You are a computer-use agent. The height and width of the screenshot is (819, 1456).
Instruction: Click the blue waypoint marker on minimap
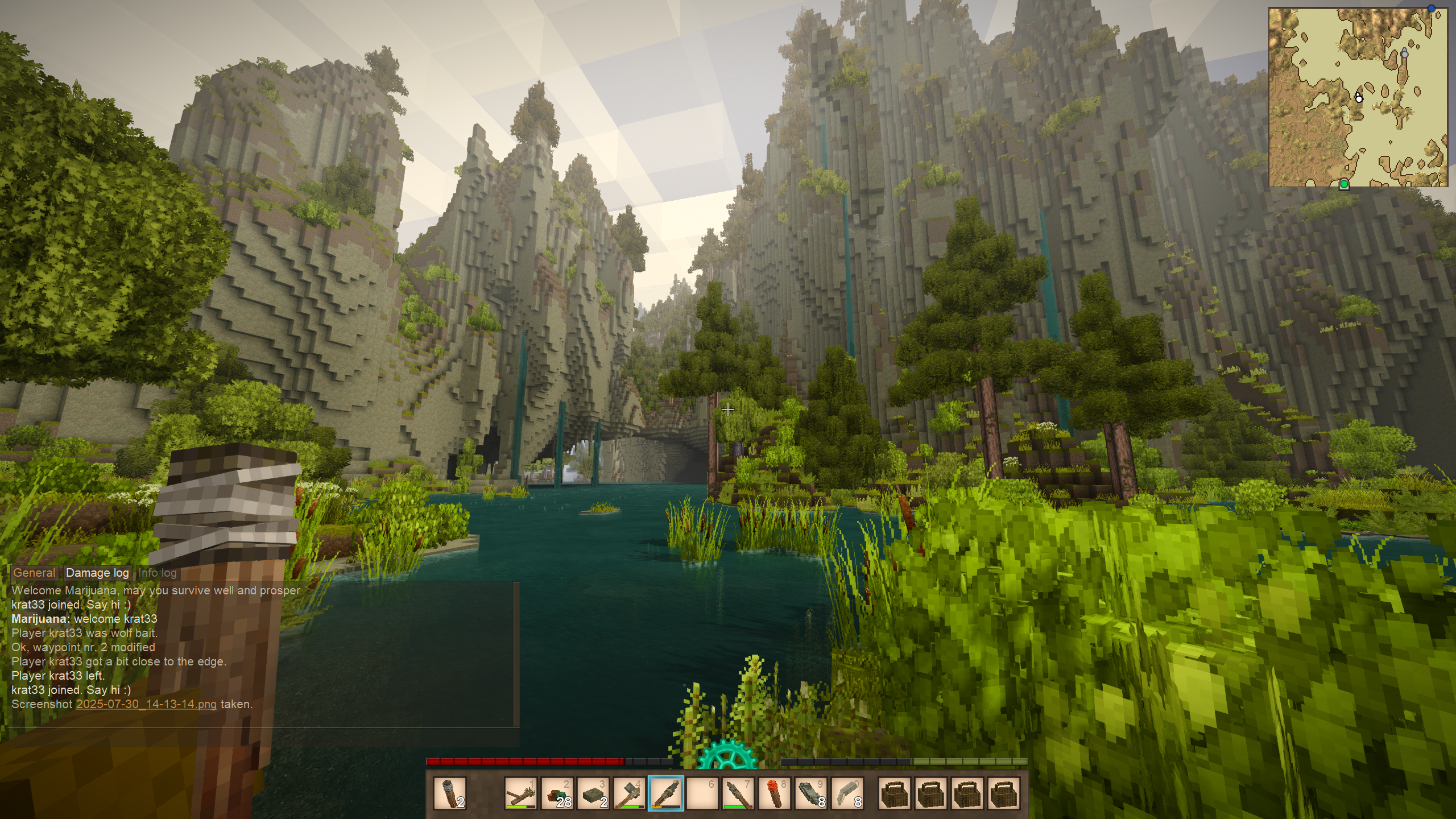coord(1431,9)
